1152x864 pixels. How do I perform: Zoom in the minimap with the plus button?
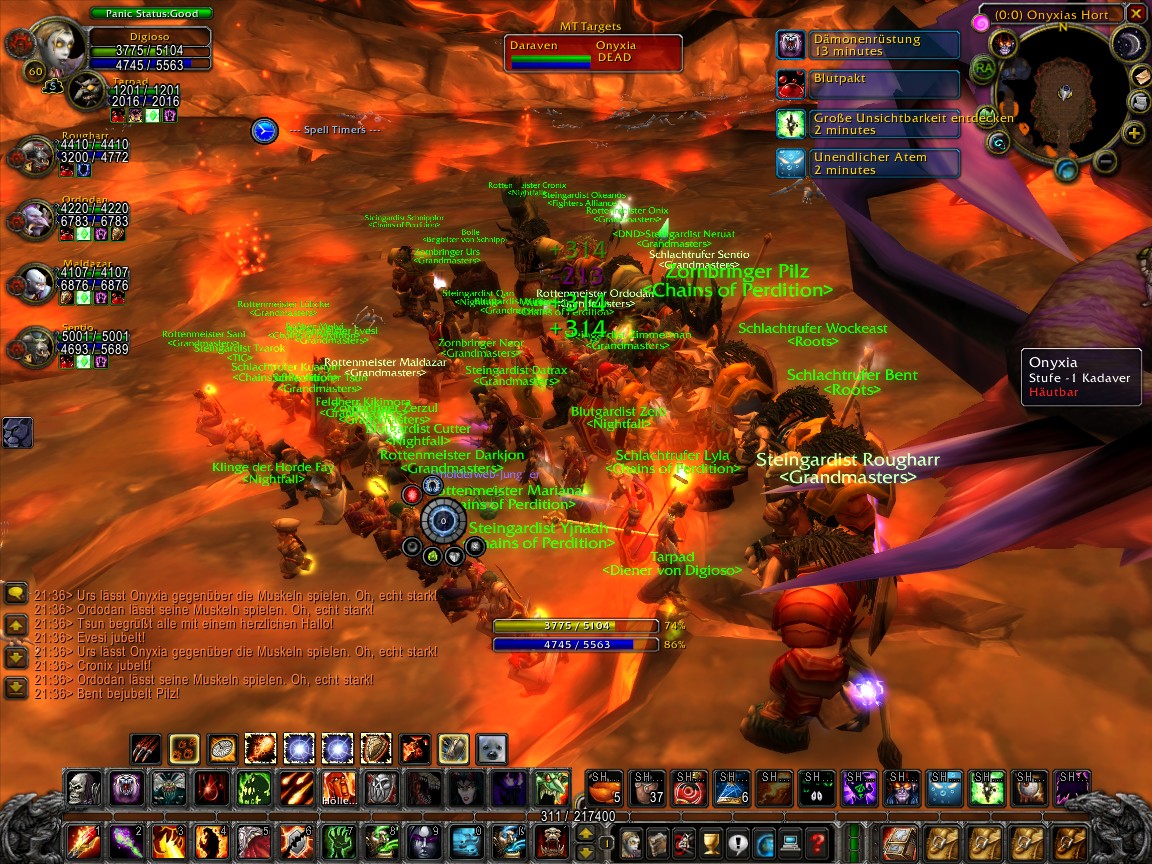tap(1134, 133)
